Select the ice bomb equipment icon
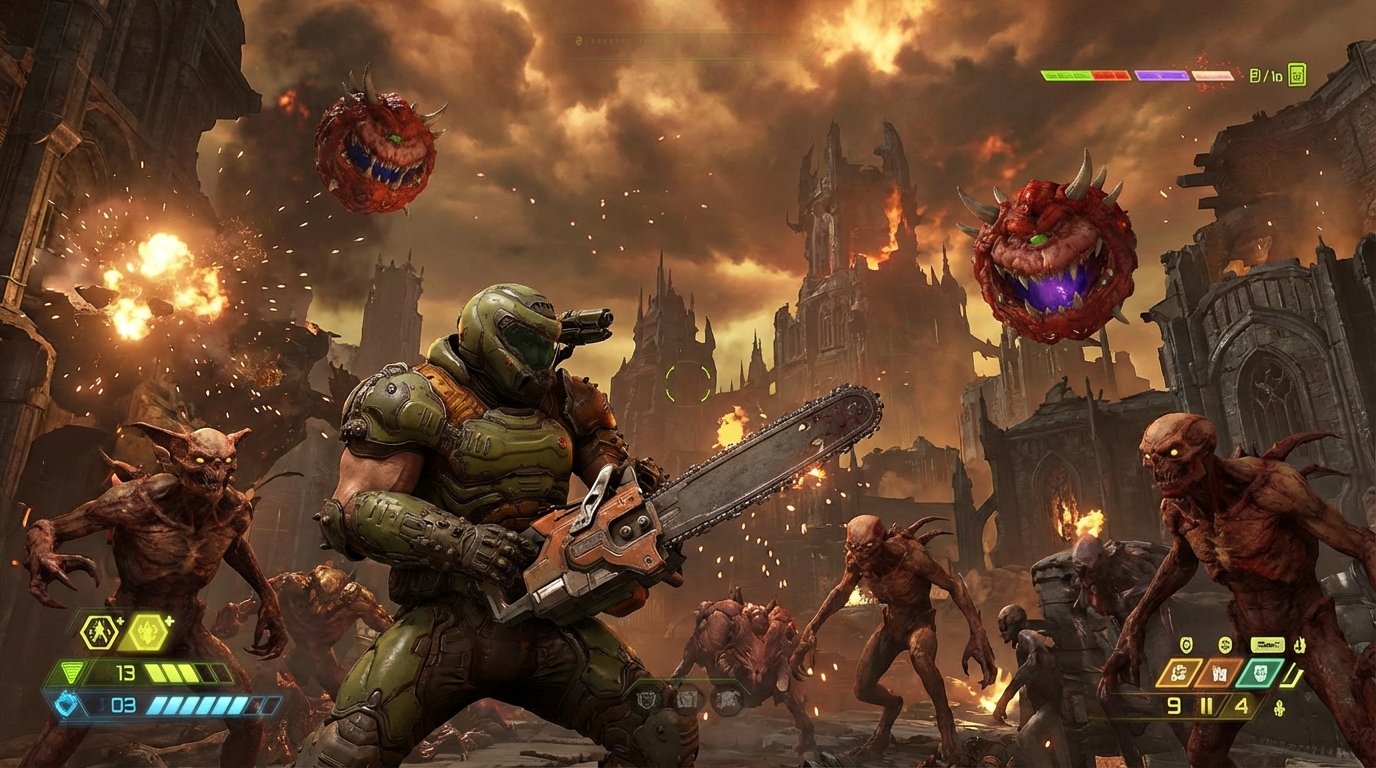Screen dimensions: 1376x768 pos(1219,672)
